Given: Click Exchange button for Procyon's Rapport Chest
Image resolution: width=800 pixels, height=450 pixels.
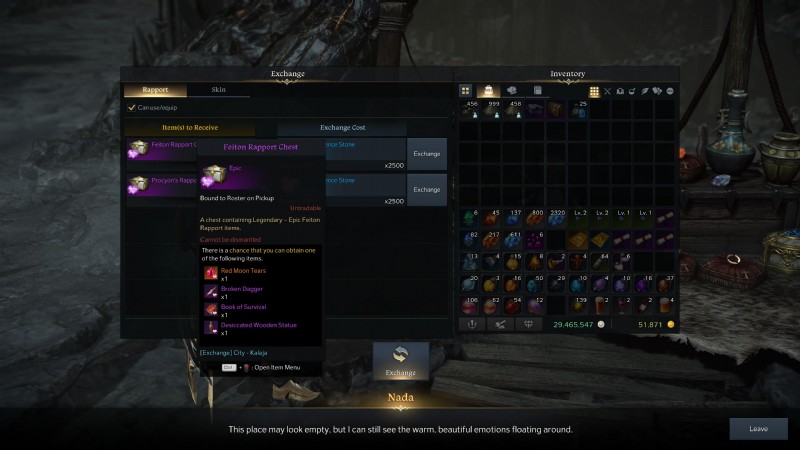Looking at the screenshot, I should [x=427, y=189].
